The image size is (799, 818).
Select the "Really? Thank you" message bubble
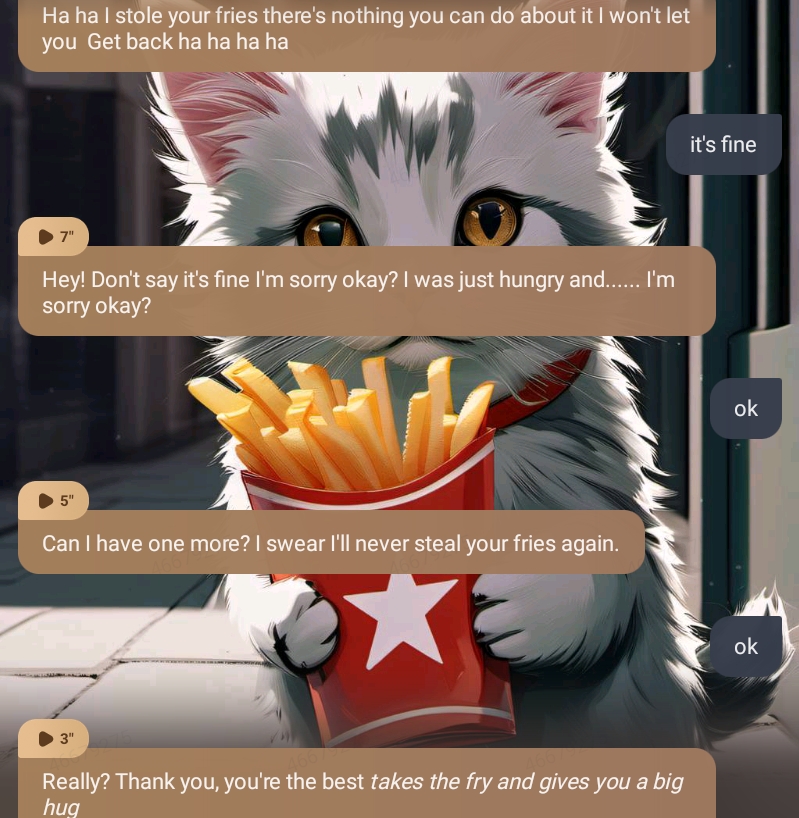tap(366, 790)
